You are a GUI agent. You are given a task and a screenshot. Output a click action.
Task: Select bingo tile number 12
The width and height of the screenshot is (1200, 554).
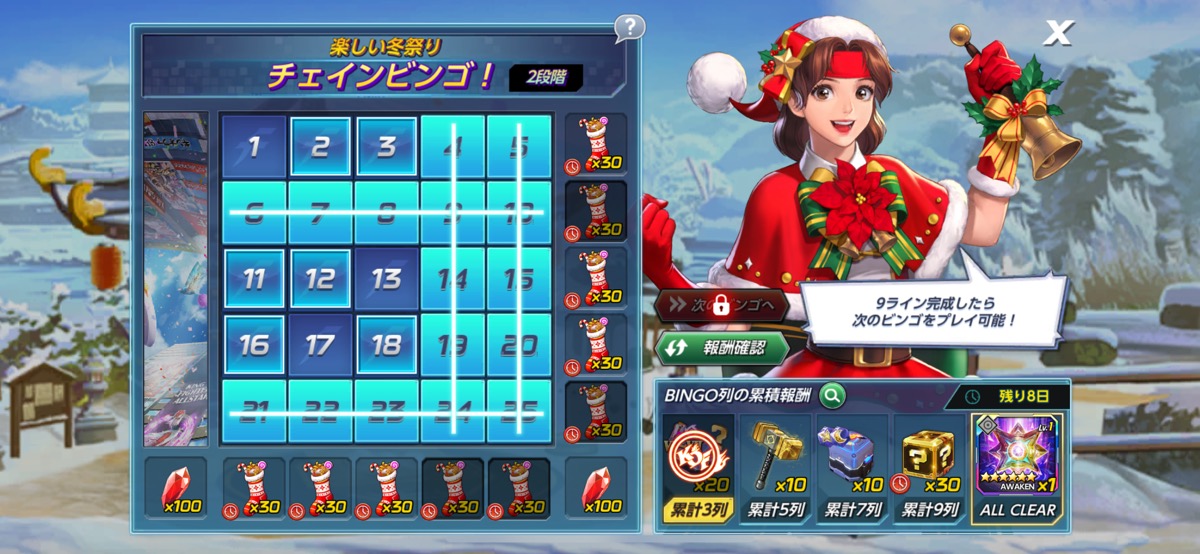(320, 279)
